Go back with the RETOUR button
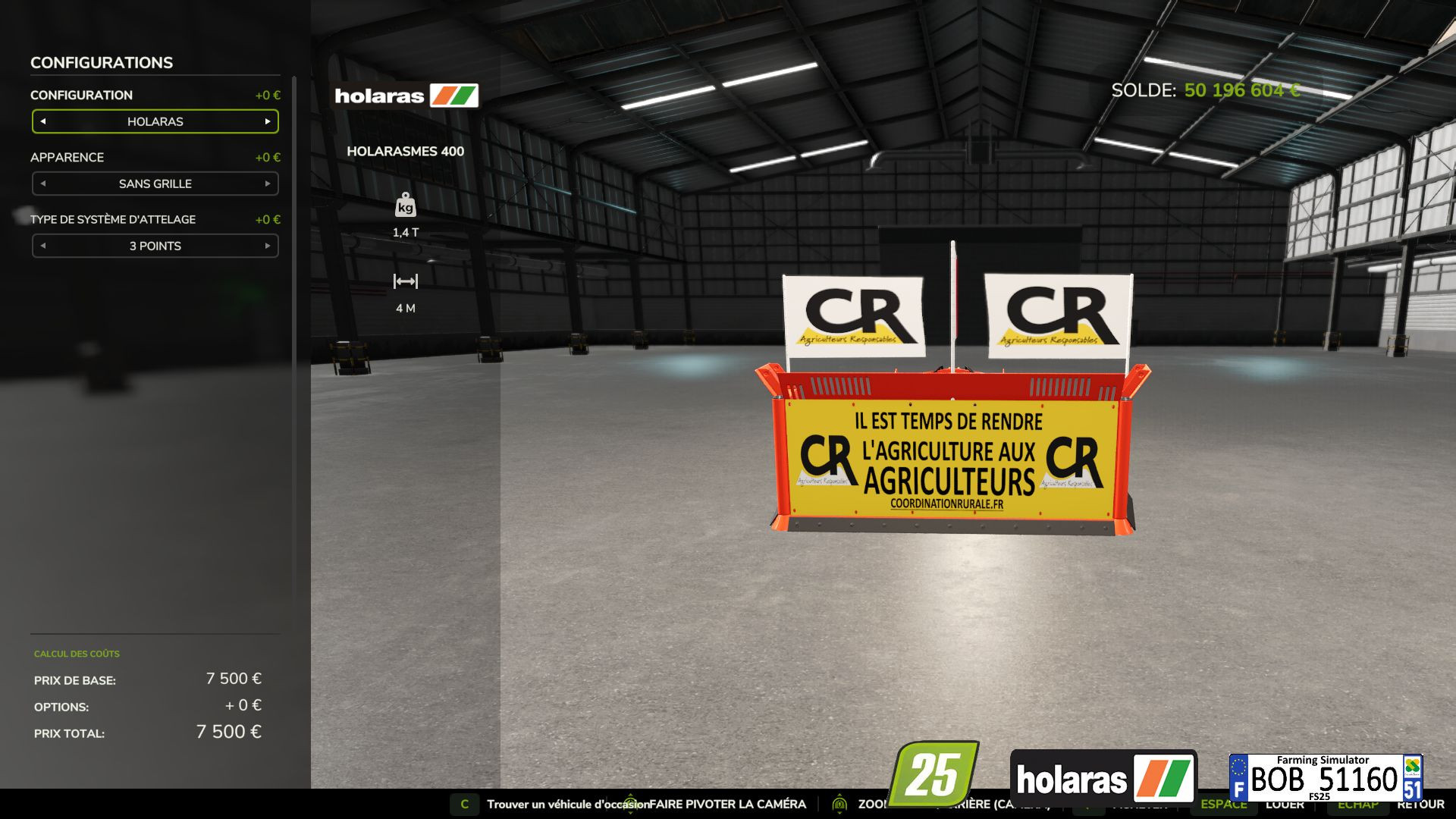Image resolution: width=1456 pixels, height=819 pixels. 1420,805
